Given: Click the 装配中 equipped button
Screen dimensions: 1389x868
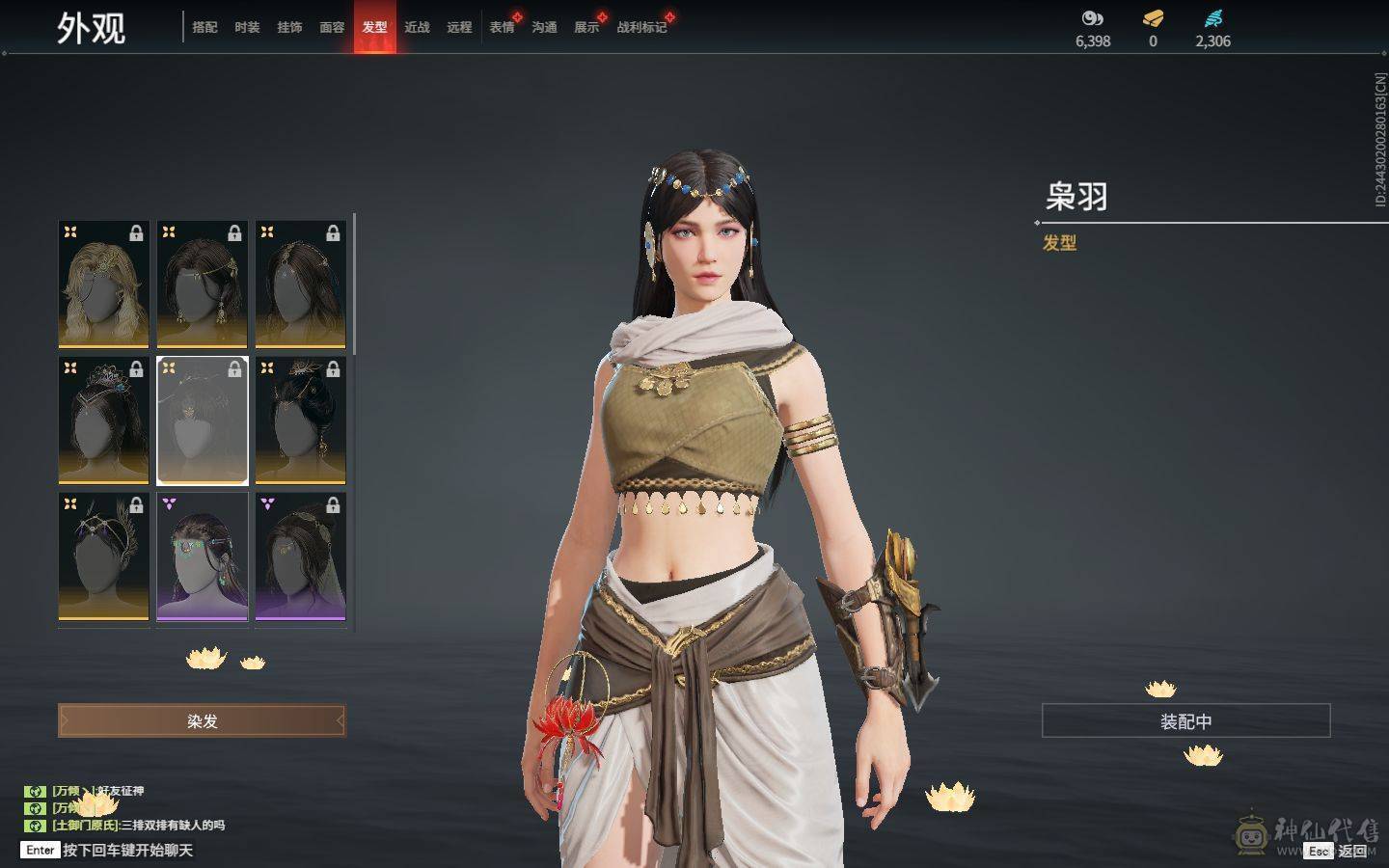Looking at the screenshot, I should pyautogui.click(x=1185, y=721).
